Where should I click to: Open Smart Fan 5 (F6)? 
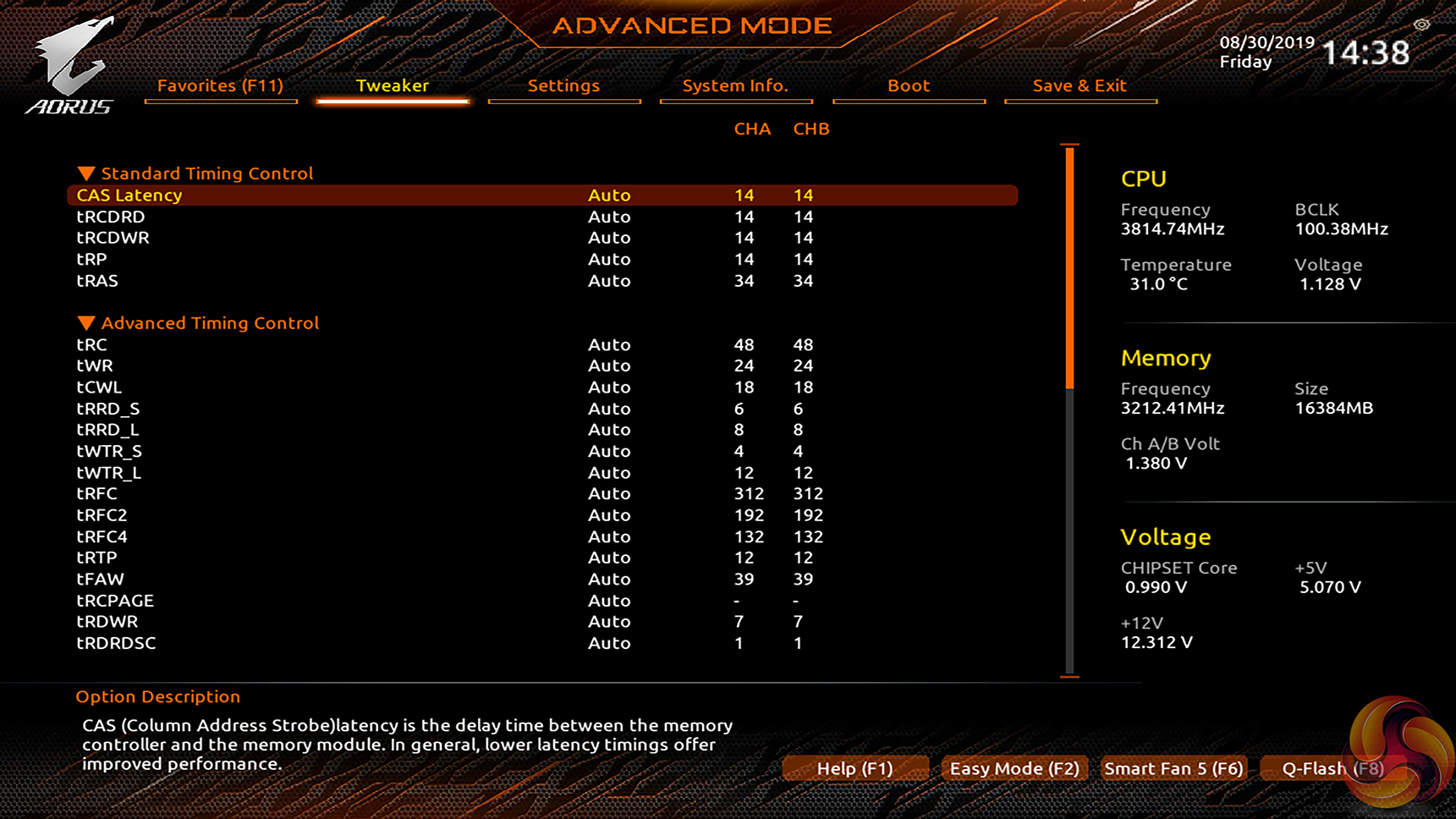tap(1173, 768)
